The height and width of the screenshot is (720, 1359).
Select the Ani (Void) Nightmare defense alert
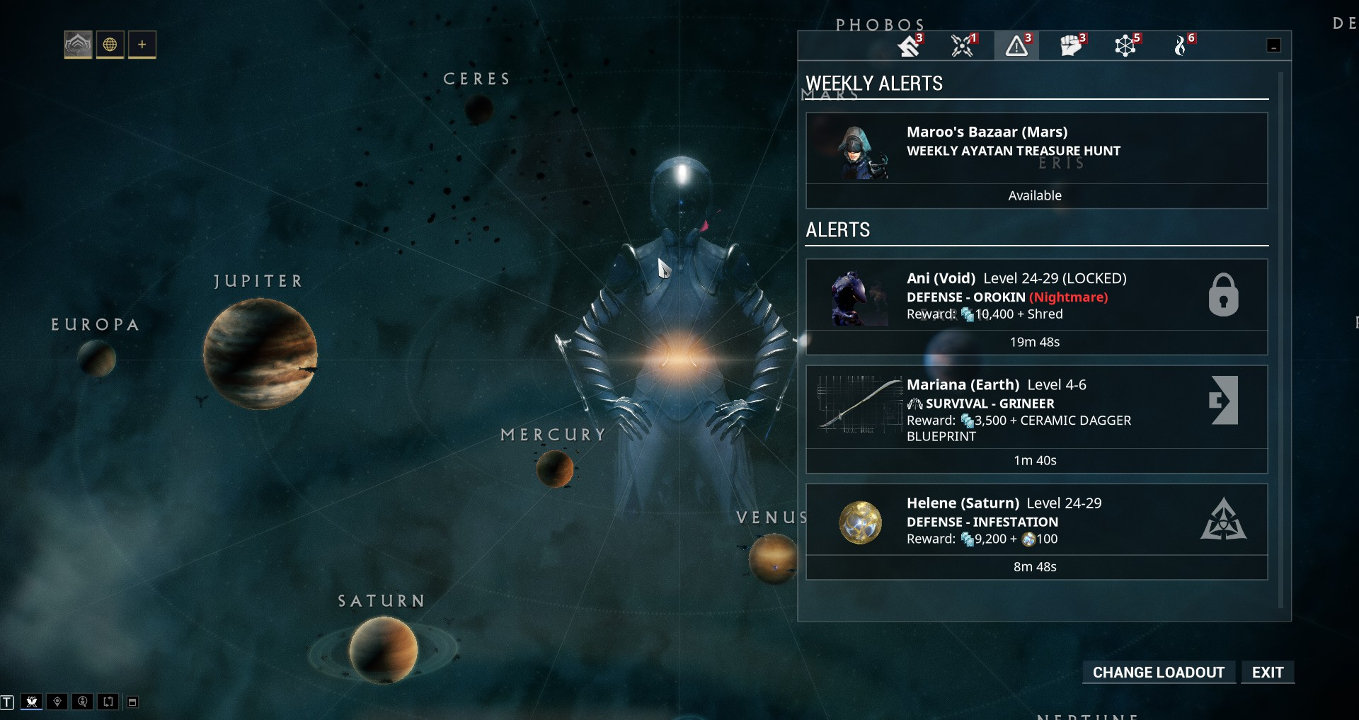tap(1036, 296)
